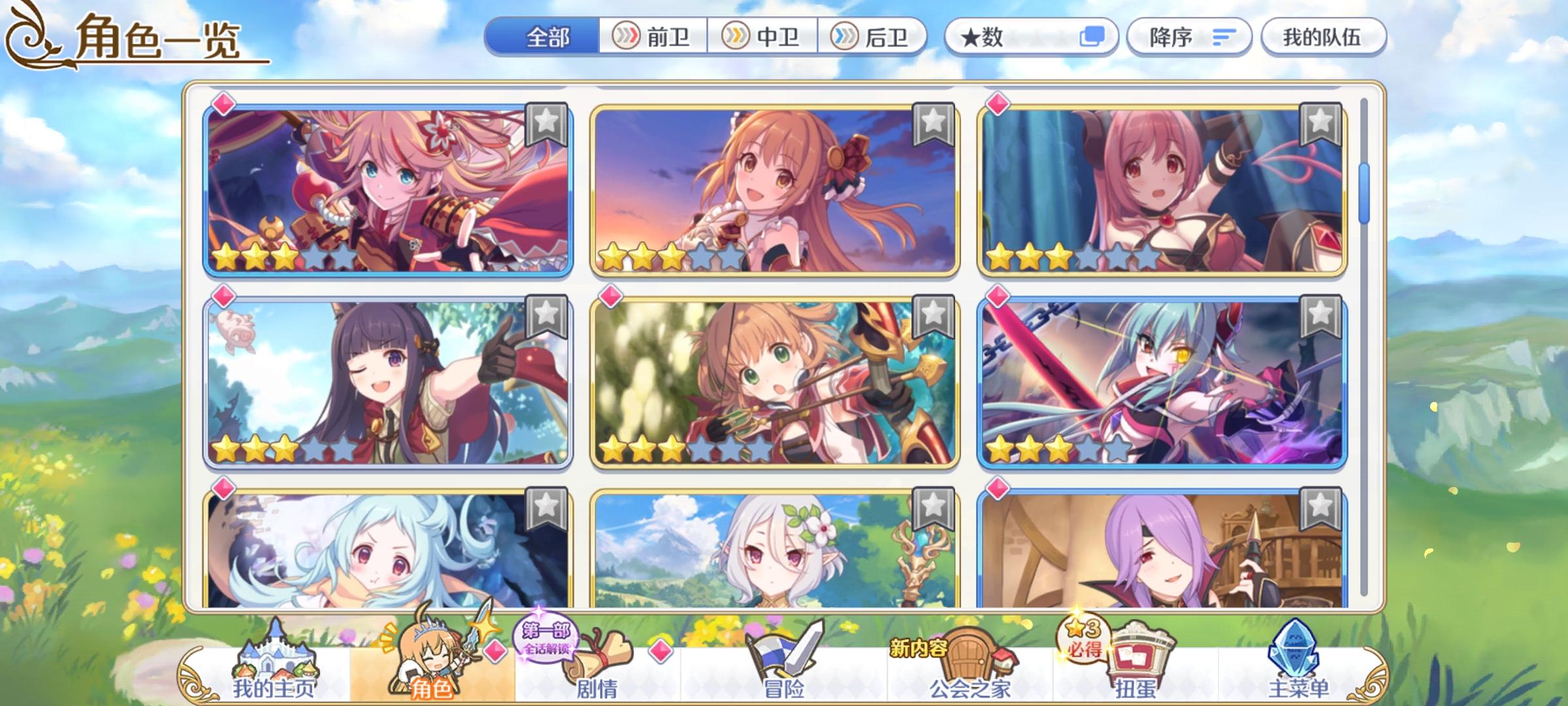Switch to the 中卫 midguard tab
The image size is (1568, 706).
pos(761,37)
